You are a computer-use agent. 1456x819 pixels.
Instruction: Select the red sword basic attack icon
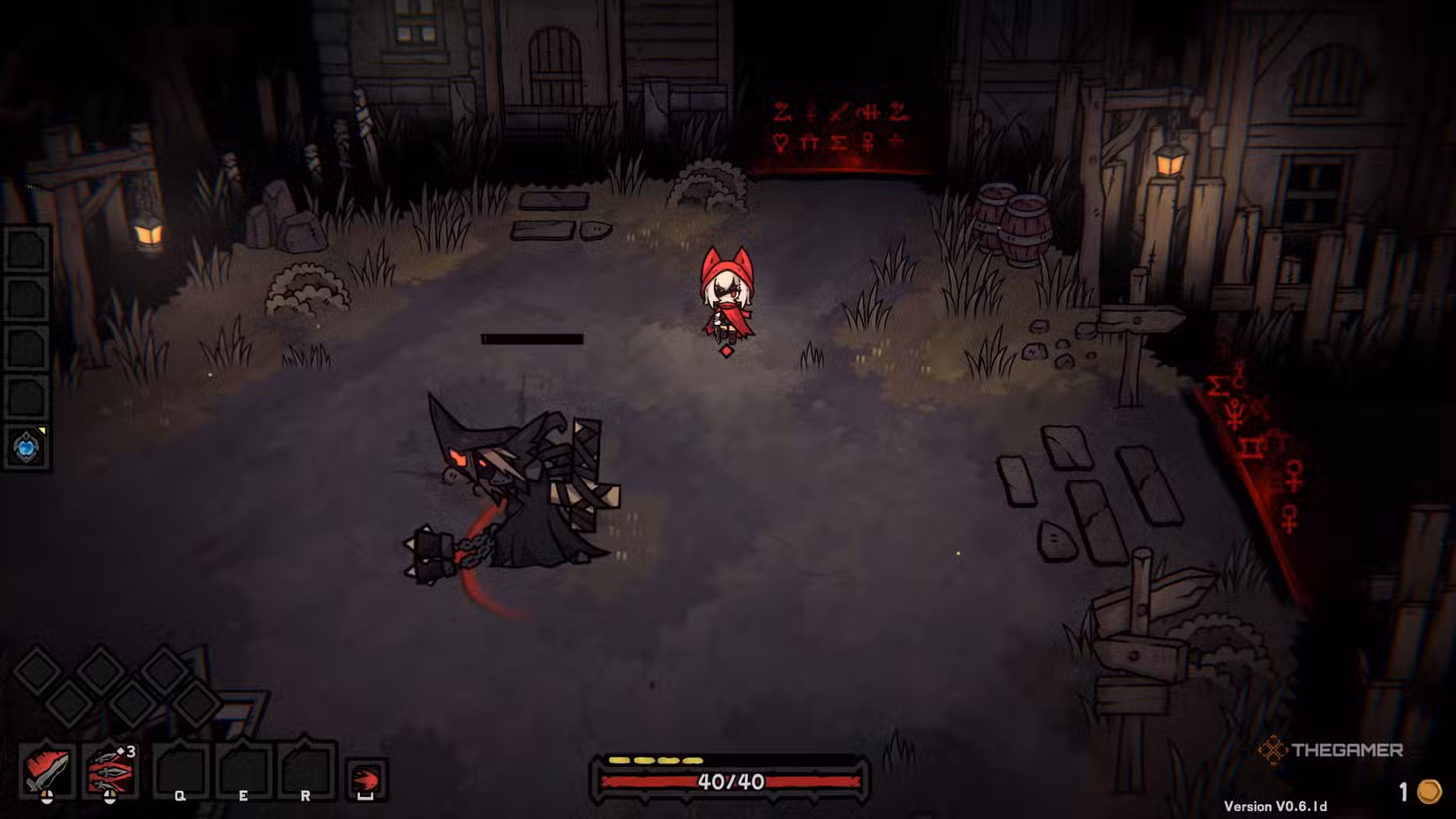47,770
